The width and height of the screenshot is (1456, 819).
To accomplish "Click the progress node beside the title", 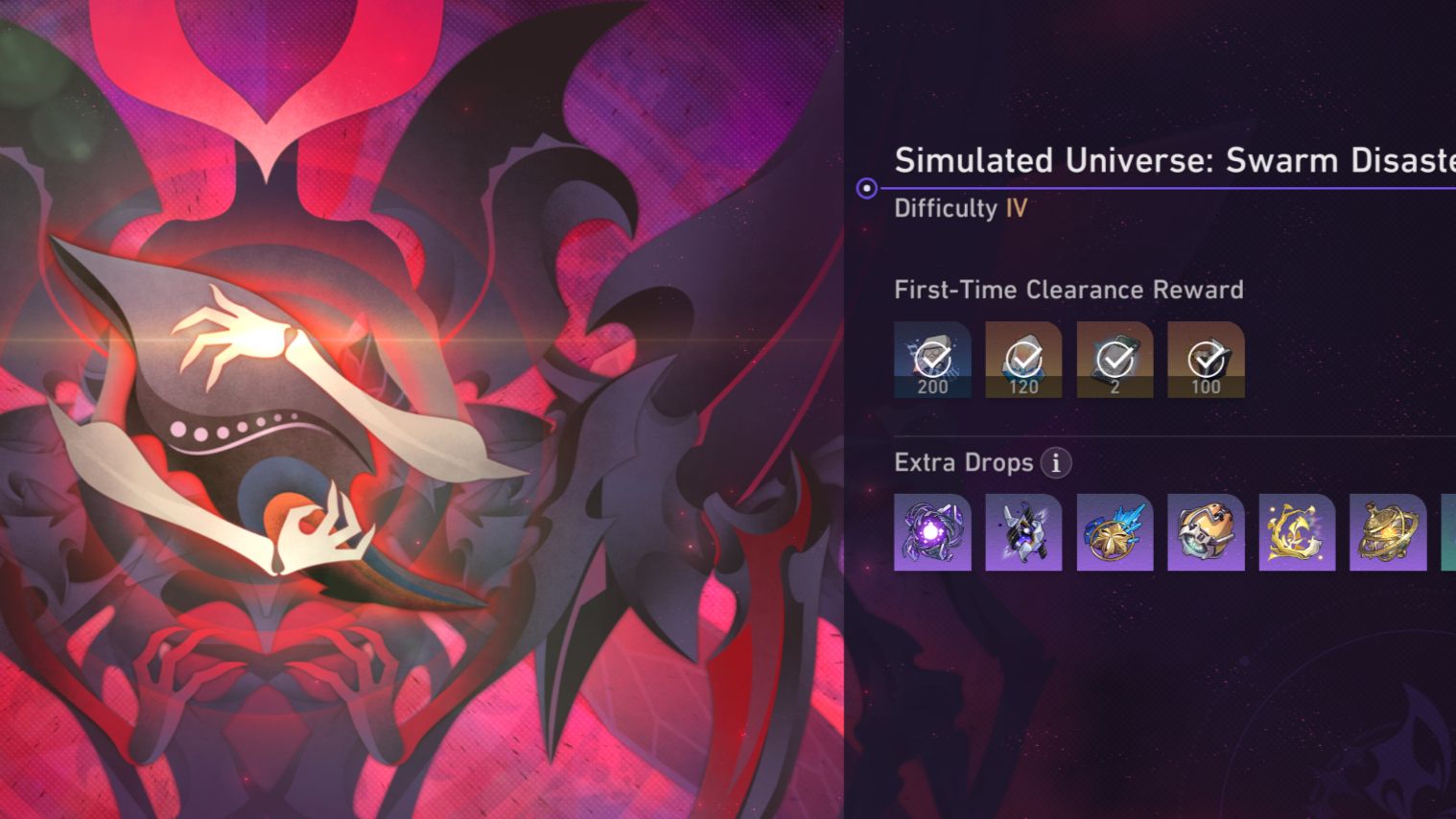I will (865, 188).
